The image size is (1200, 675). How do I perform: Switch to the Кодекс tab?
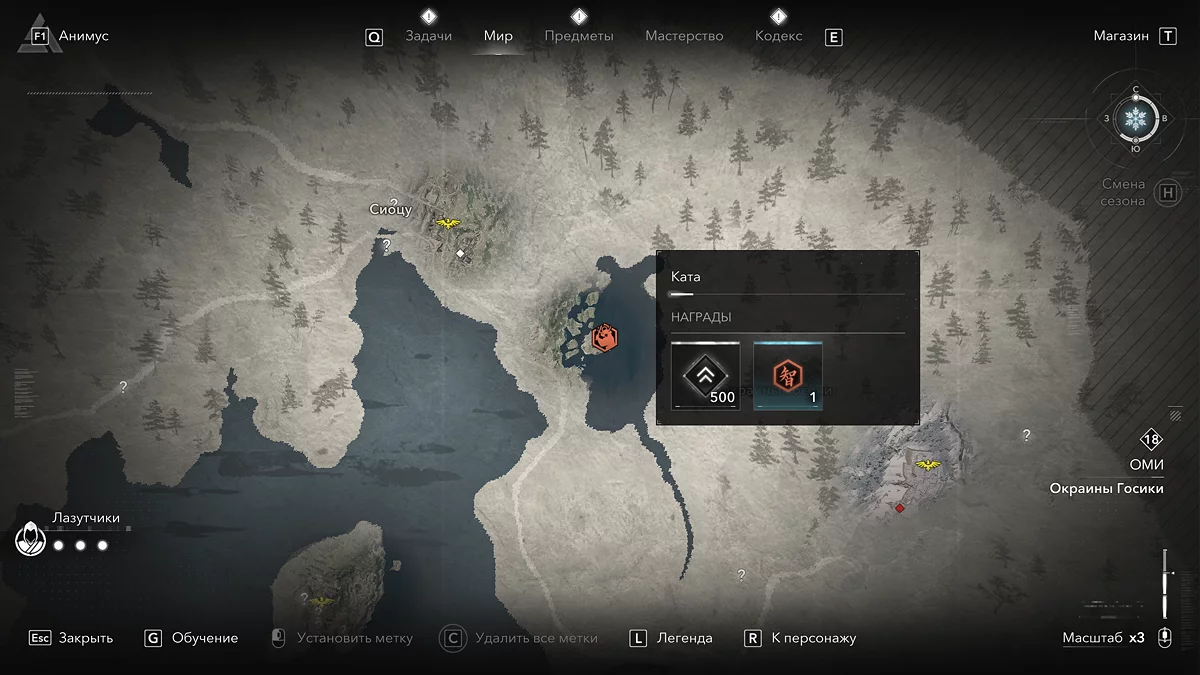(x=778, y=36)
